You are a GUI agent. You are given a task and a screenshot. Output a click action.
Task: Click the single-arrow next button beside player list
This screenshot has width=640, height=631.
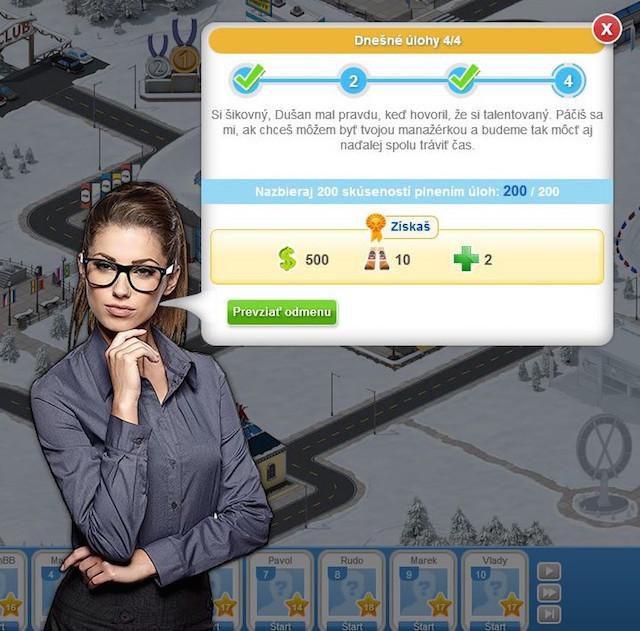point(550,571)
